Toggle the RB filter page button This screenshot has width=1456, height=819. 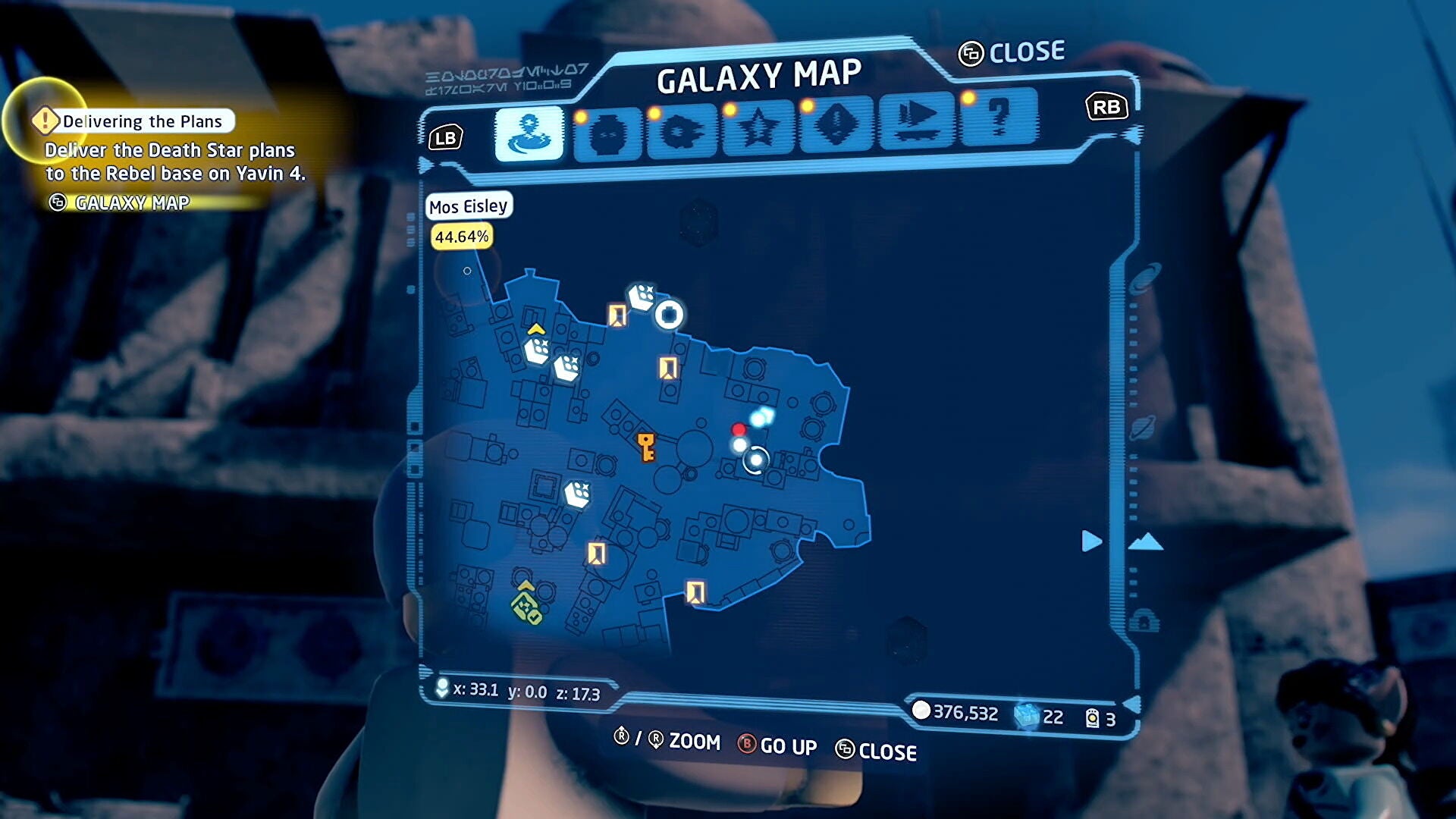(x=1106, y=107)
